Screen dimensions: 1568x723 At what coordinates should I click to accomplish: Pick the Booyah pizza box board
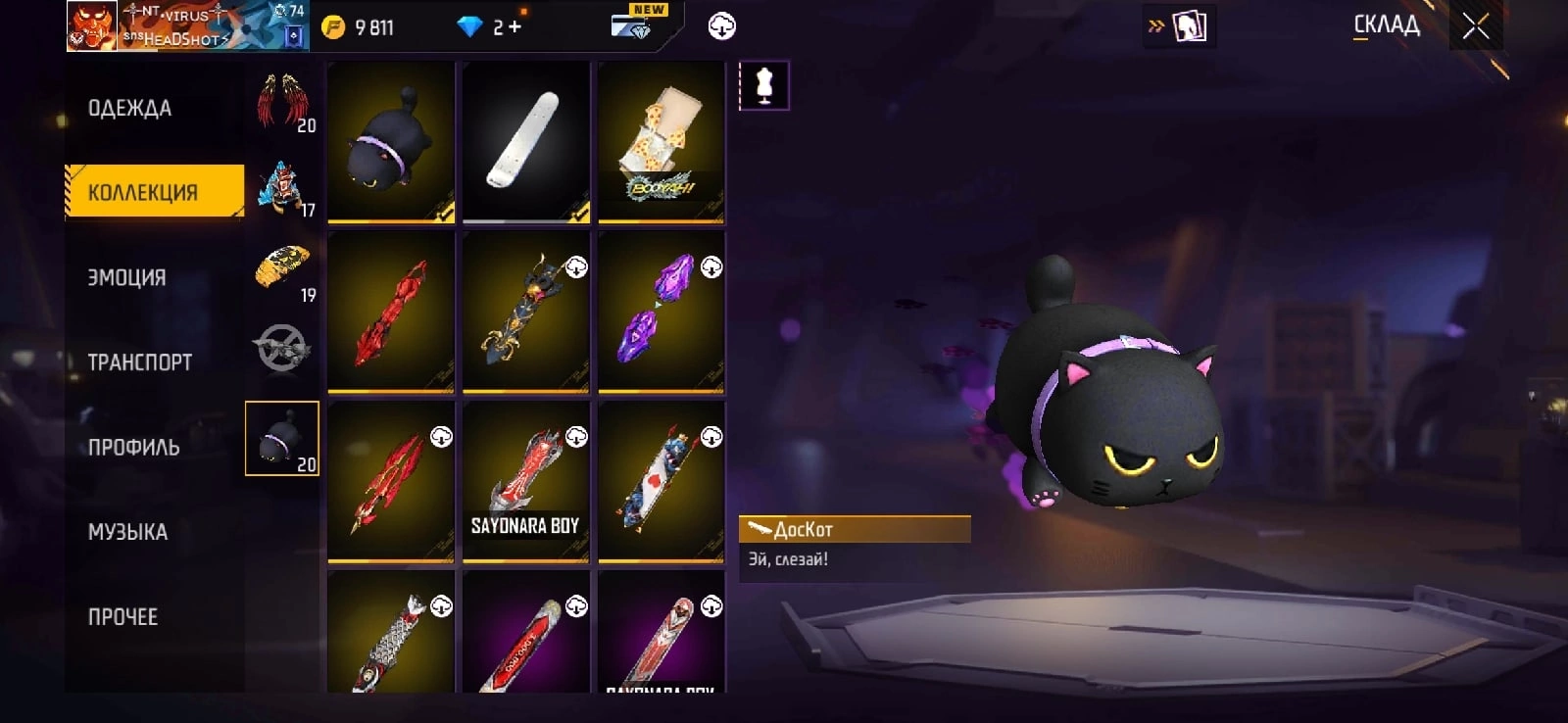[661, 142]
